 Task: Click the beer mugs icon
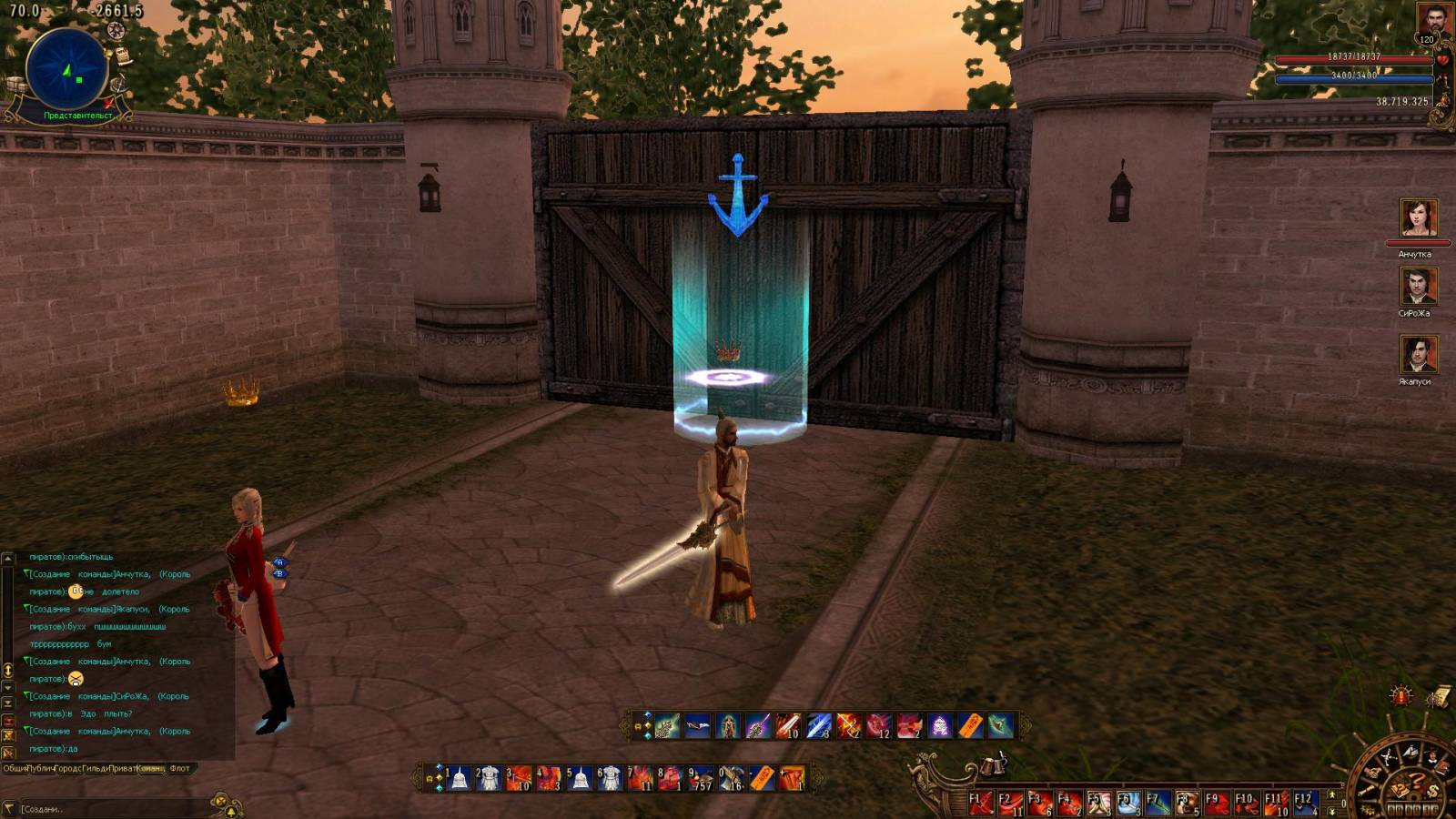click(x=994, y=764)
